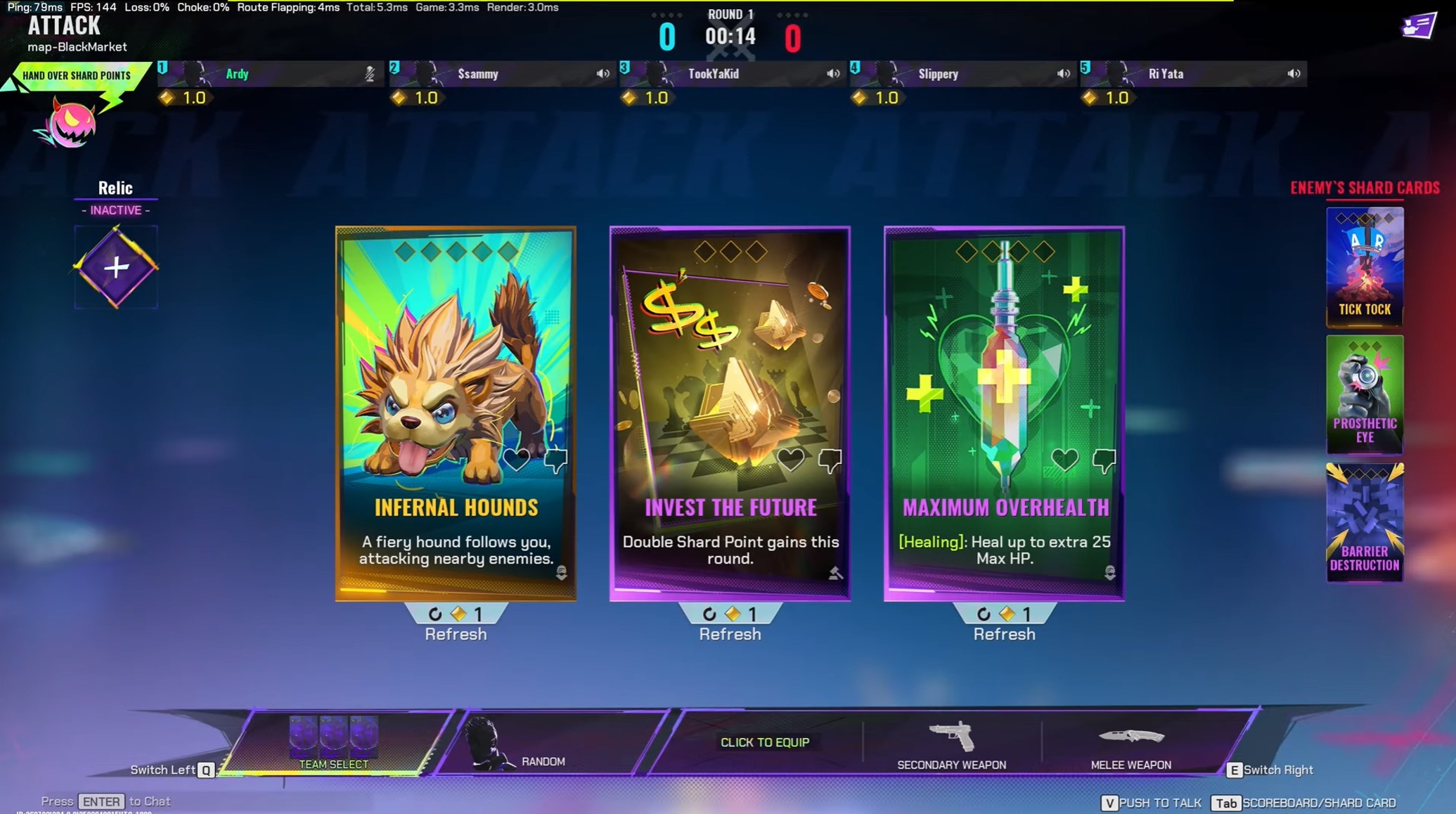The height and width of the screenshot is (814, 1456).
Task: Switch to the Team Select tab
Action: pos(334,744)
